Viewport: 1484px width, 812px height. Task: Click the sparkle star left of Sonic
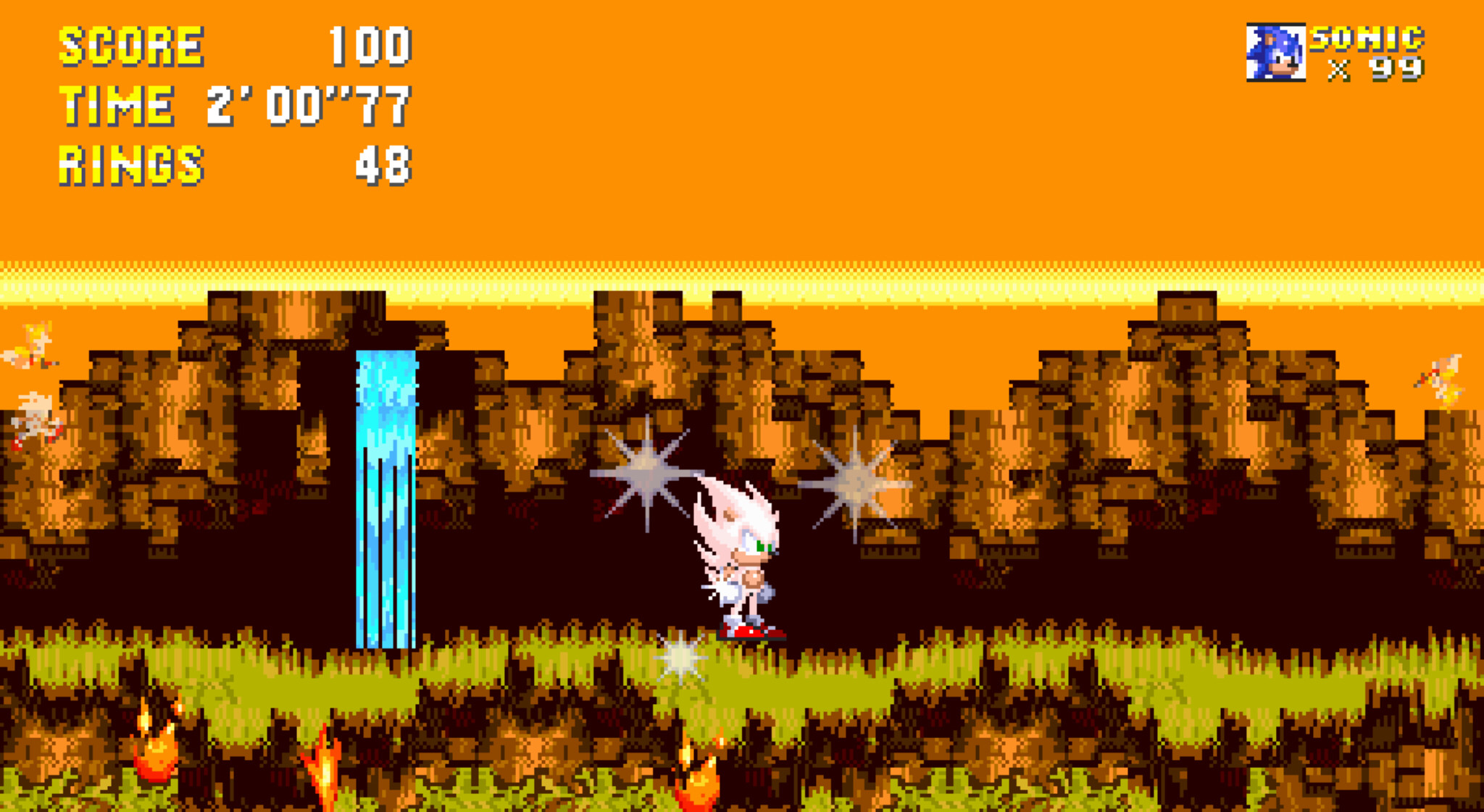(x=647, y=471)
